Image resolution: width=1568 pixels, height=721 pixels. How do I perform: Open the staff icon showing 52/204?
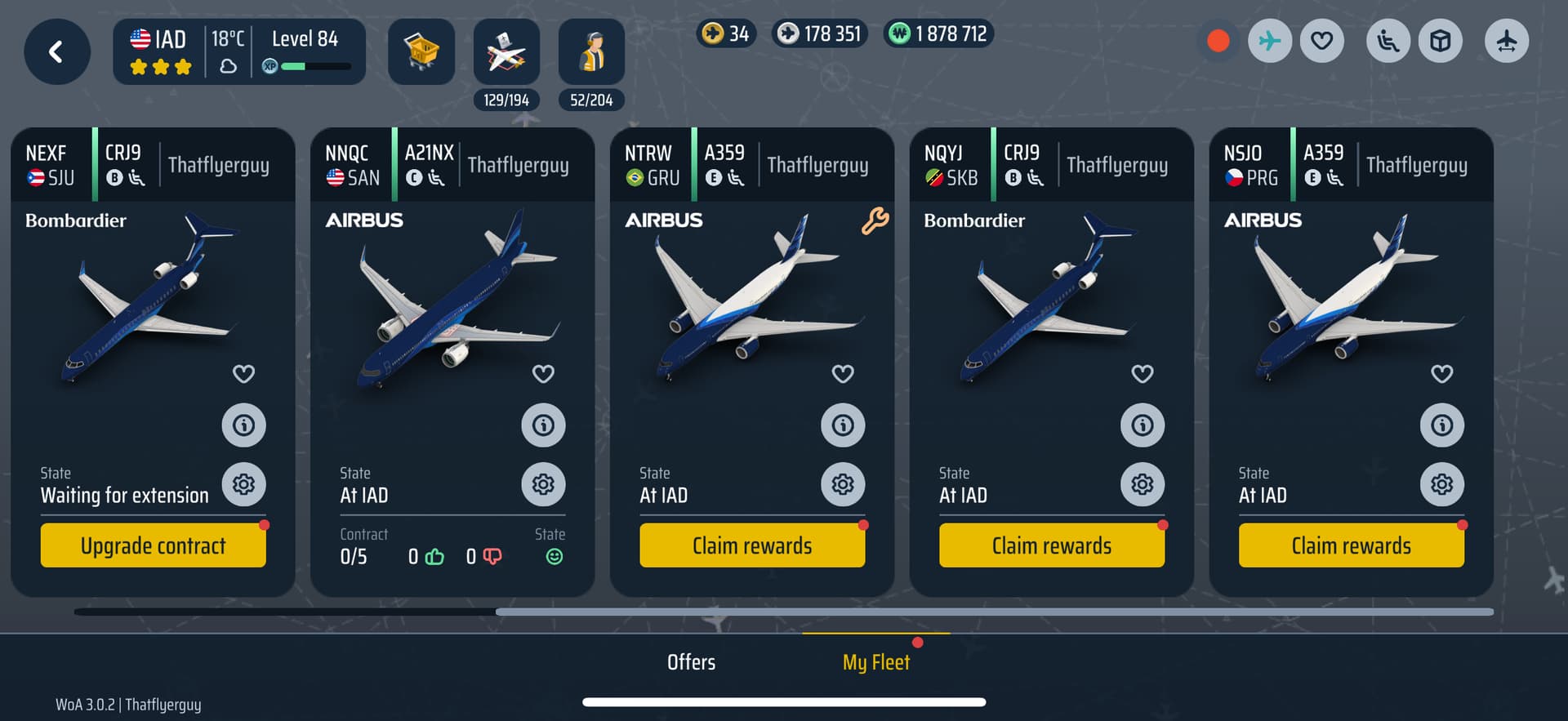pos(591,52)
